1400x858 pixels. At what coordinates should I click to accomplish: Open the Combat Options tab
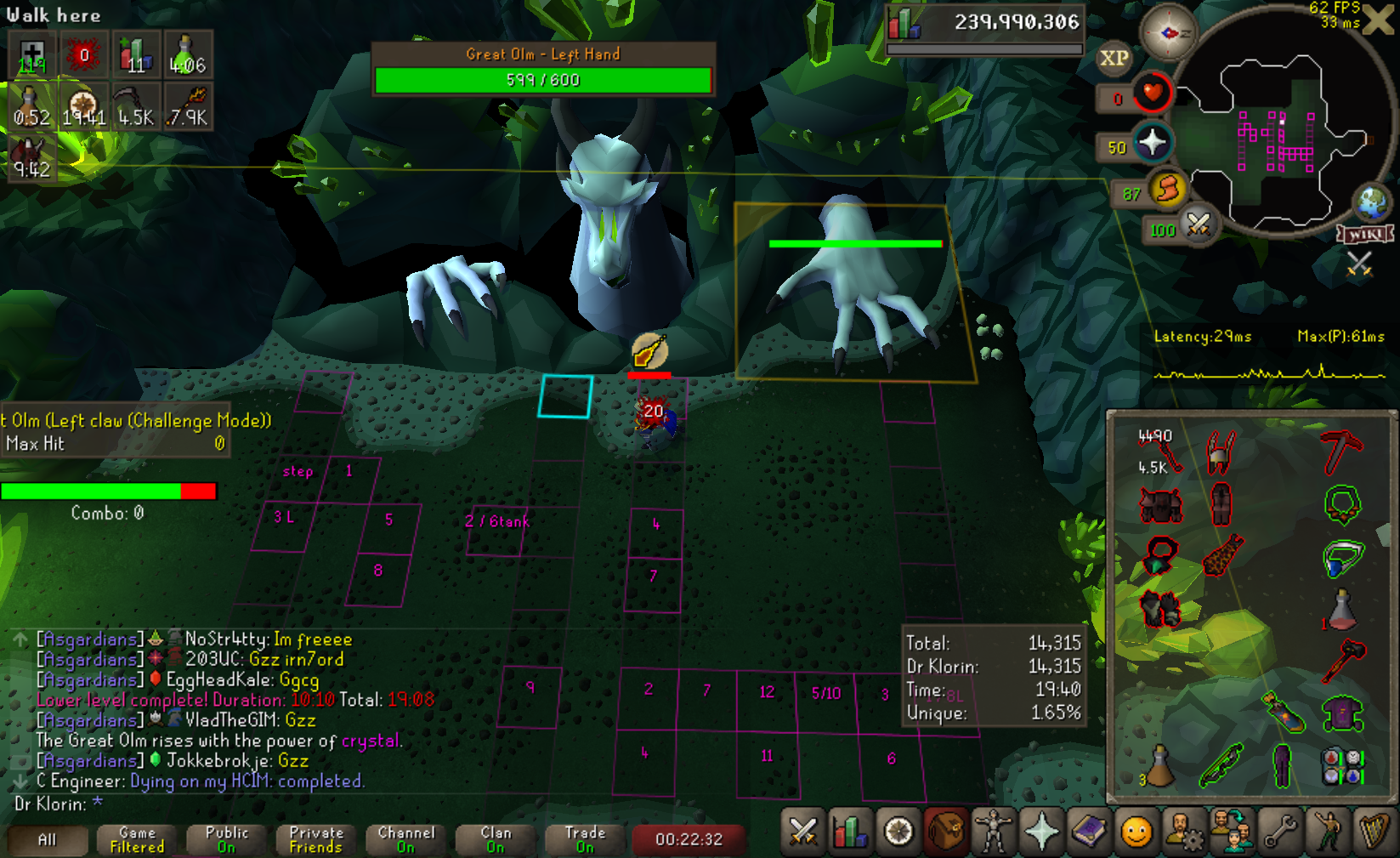click(x=802, y=832)
